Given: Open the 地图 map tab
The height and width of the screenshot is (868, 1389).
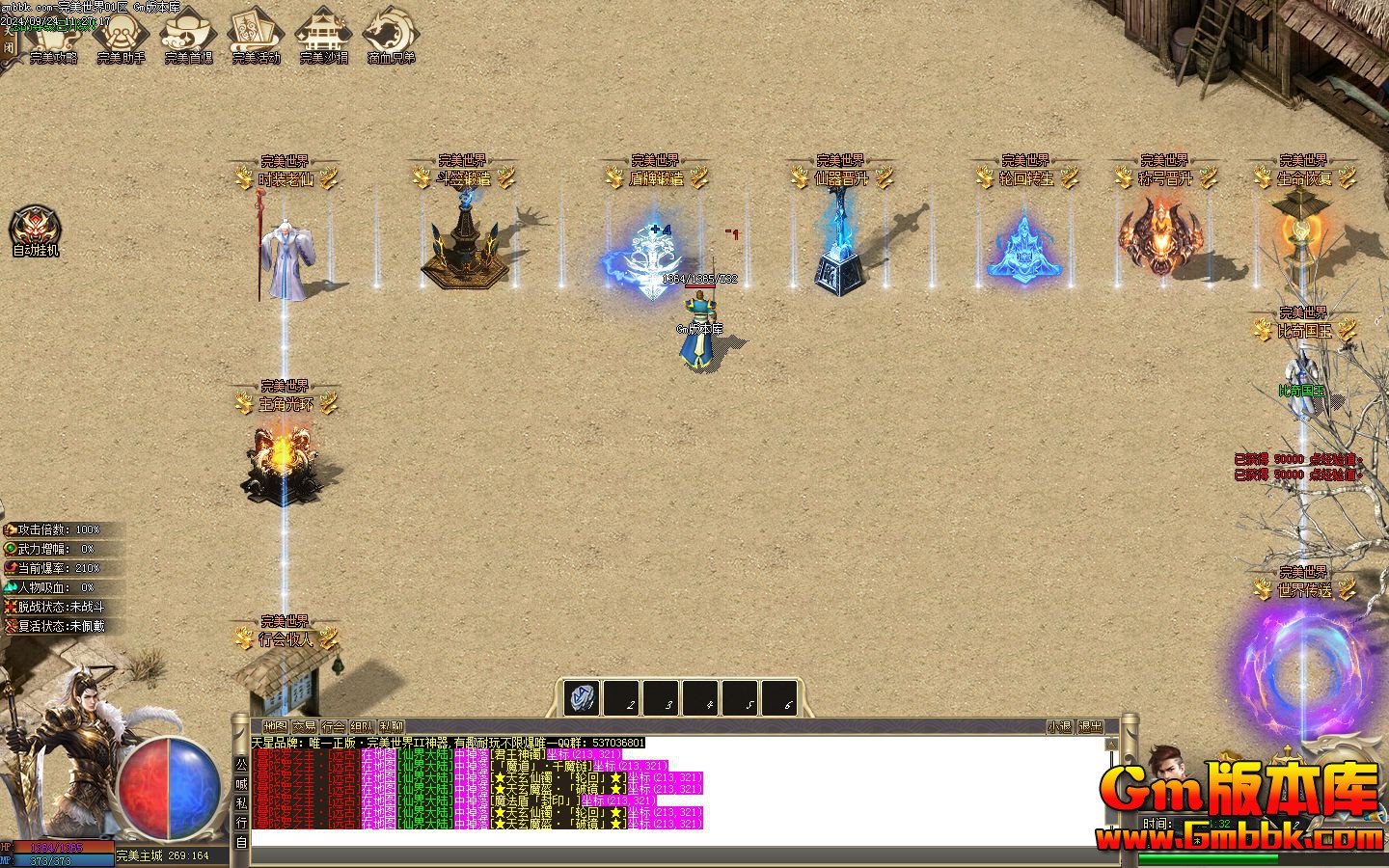Looking at the screenshot, I should click(x=275, y=726).
